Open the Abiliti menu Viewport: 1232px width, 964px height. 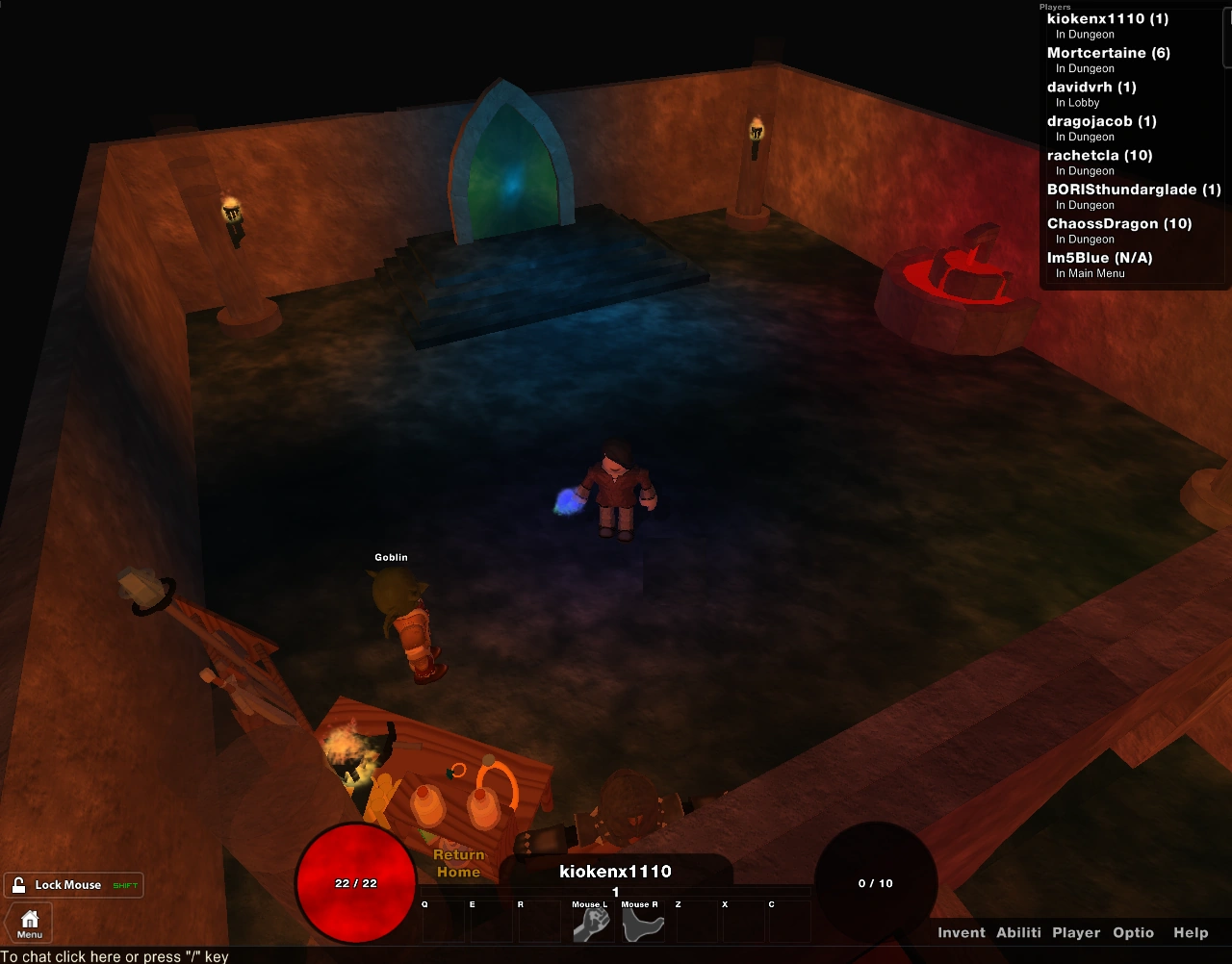pos(1018,932)
